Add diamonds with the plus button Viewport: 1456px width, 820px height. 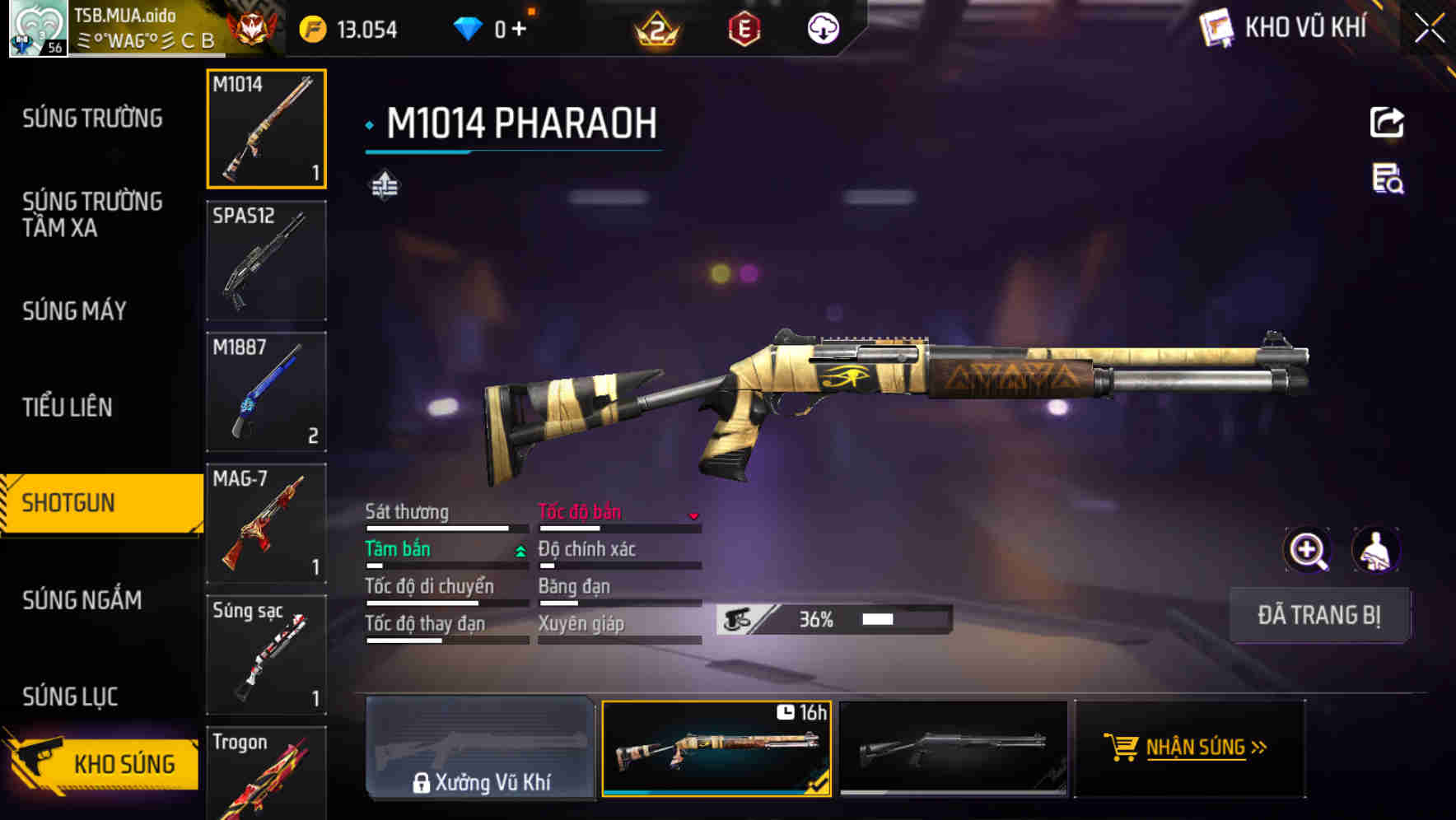[519, 30]
